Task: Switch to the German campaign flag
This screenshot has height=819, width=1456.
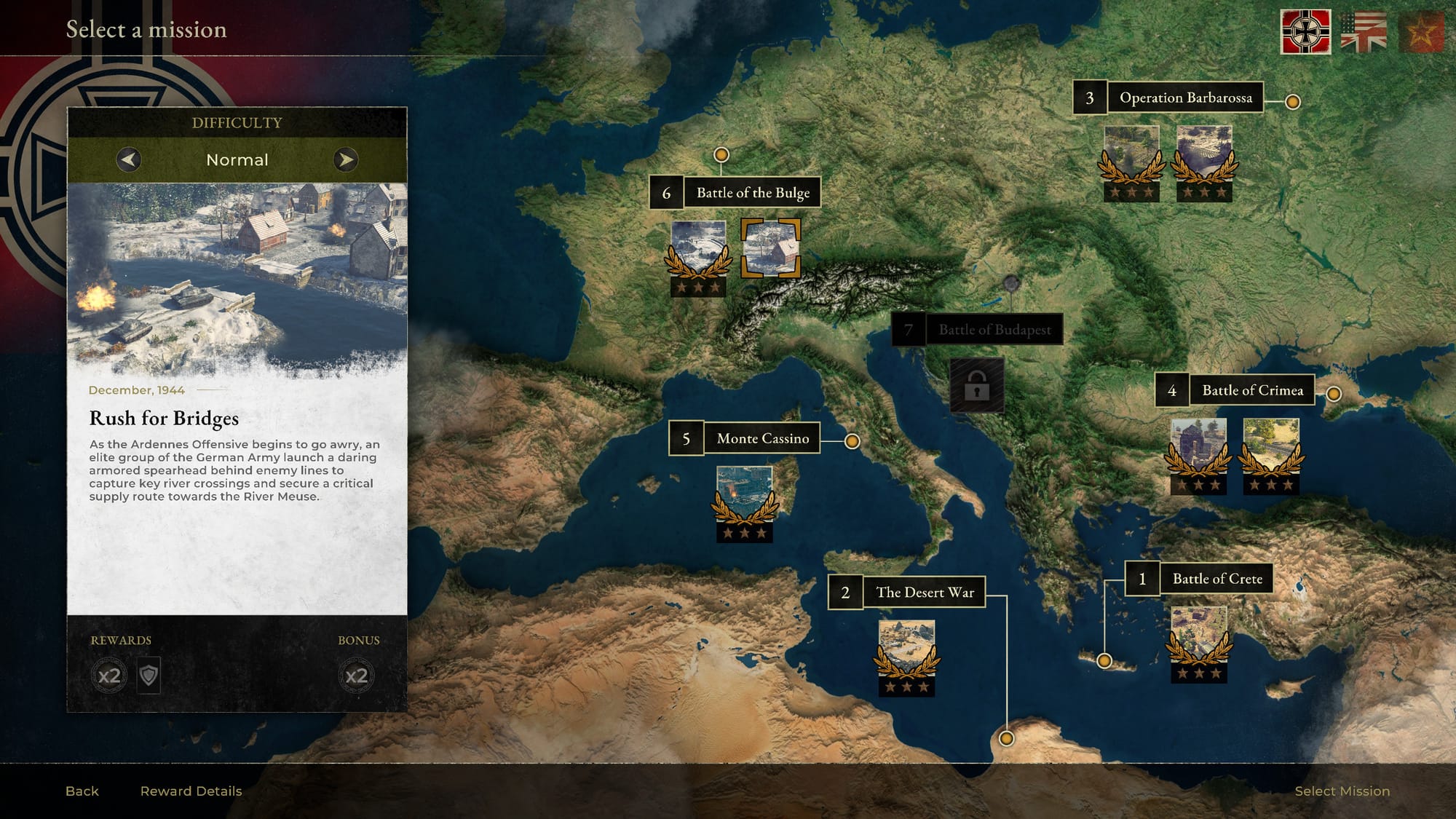Action: pos(1305,32)
